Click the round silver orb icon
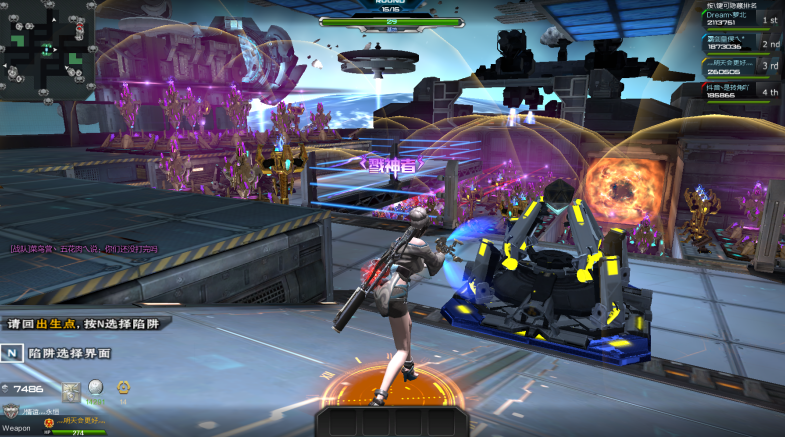The width and height of the screenshot is (785, 437). 97,387
